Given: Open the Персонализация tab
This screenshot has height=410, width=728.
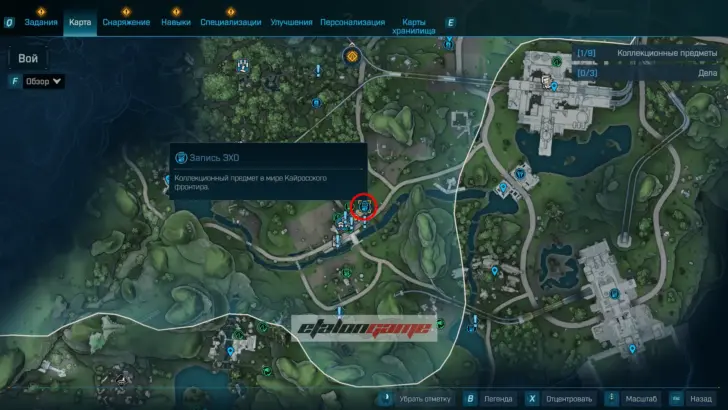Looking at the screenshot, I should [351, 22].
